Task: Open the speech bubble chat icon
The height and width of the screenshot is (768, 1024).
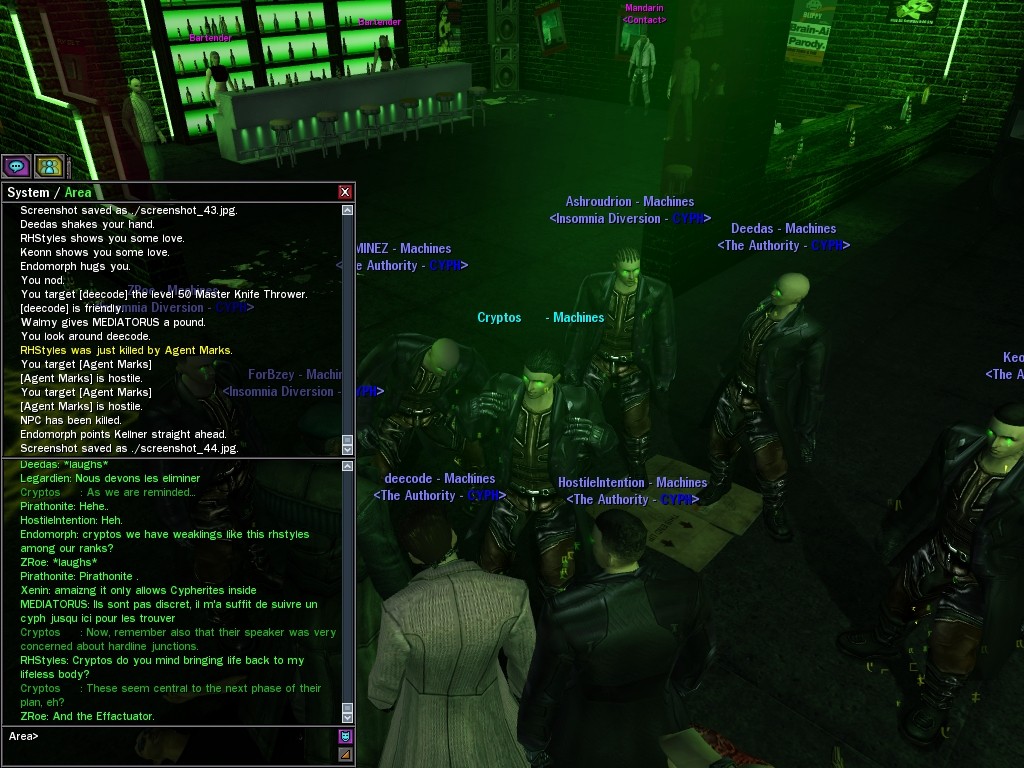Action: tap(17, 166)
